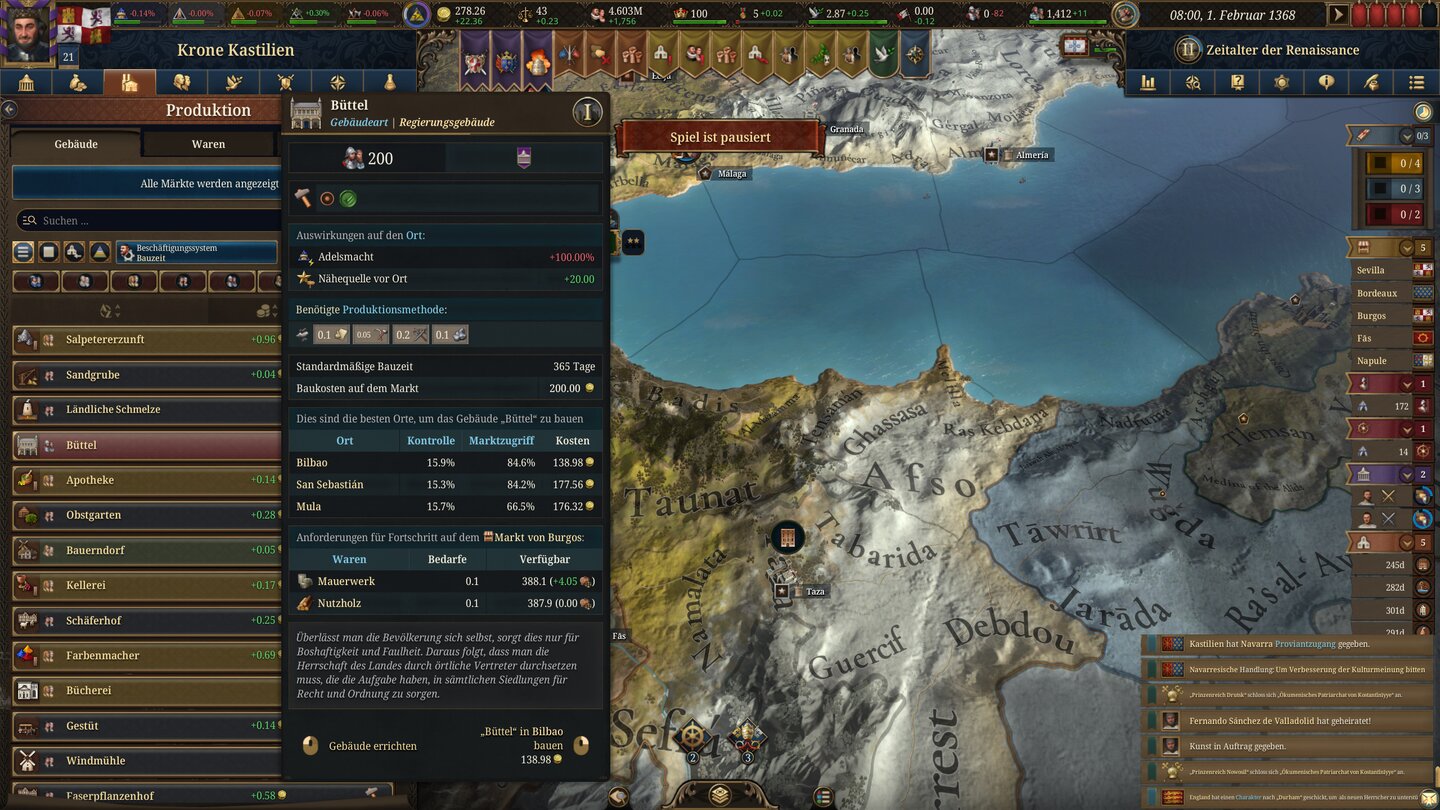
Task: Open game options with the gear icon
Action: tap(1282, 82)
